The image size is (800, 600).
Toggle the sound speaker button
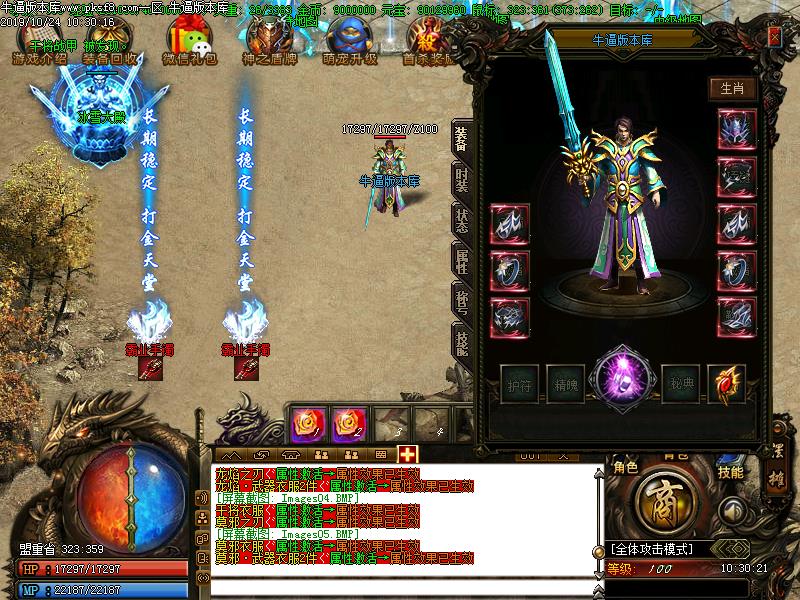point(733,510)
